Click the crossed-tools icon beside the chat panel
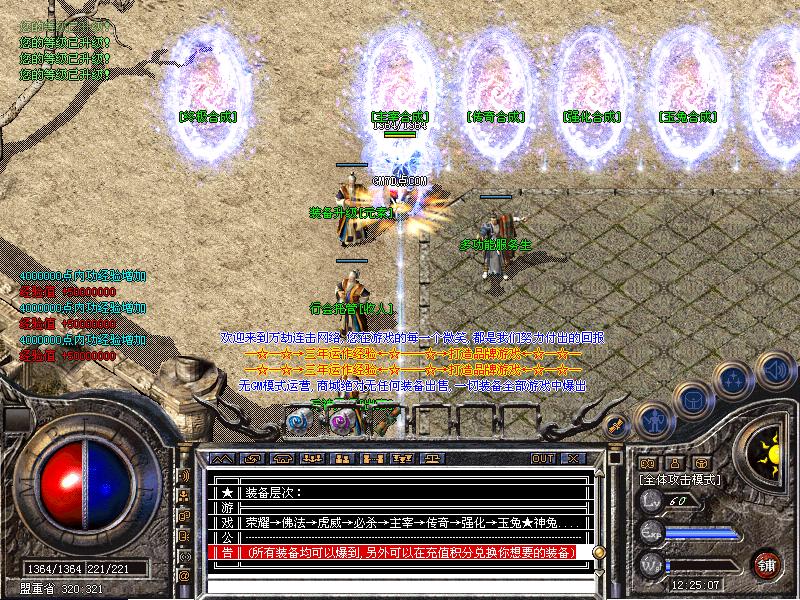 (617, 425)
